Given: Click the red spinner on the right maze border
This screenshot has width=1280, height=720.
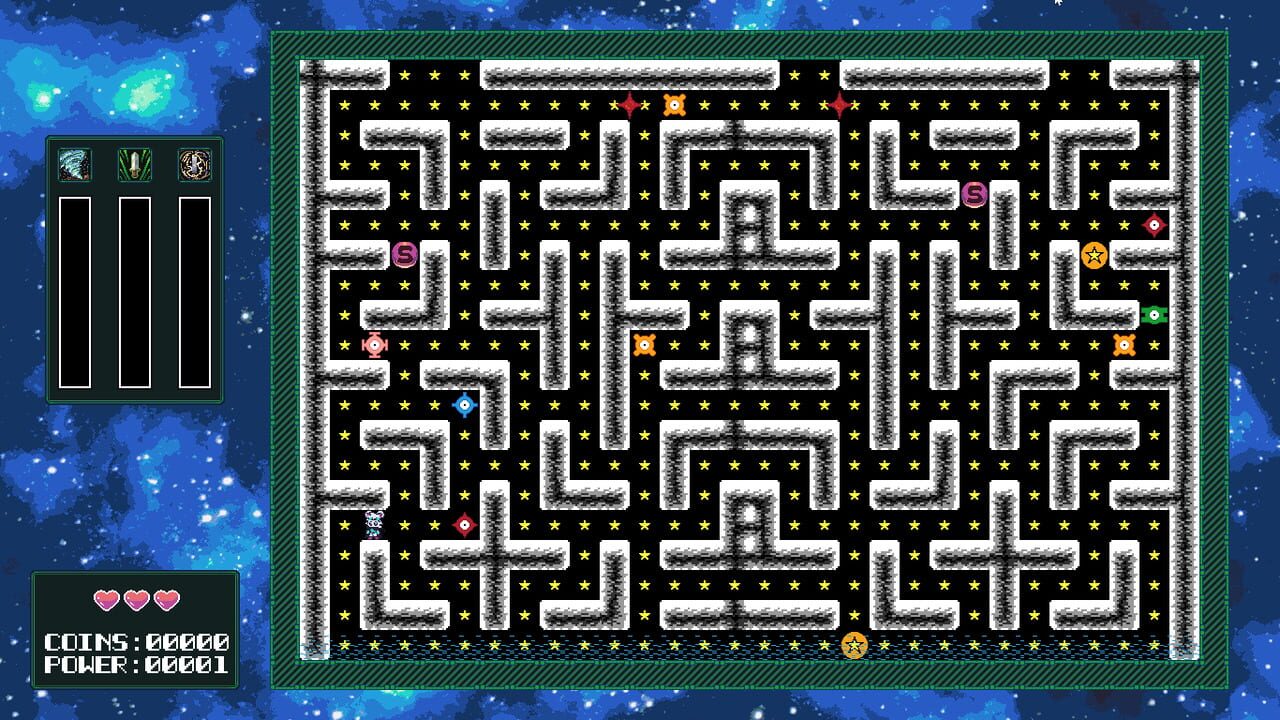Looking at the screenshot, I should click(1152, 224).
